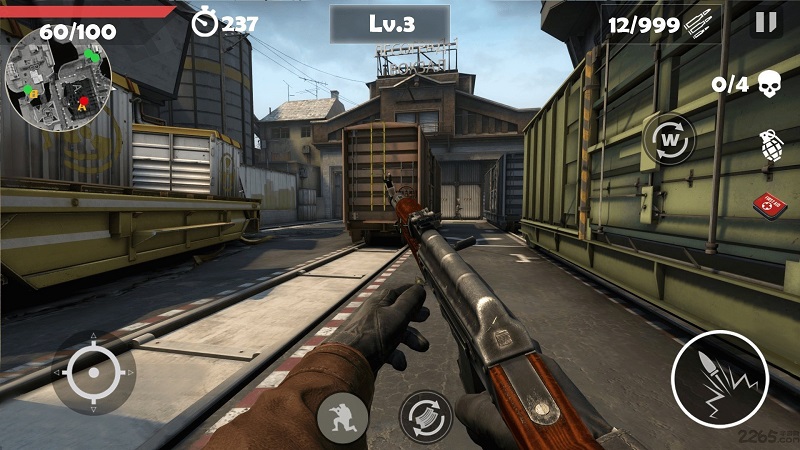This screenshot has height=450, width=800.
Task: Pause the game
Action: coord(766,22)
